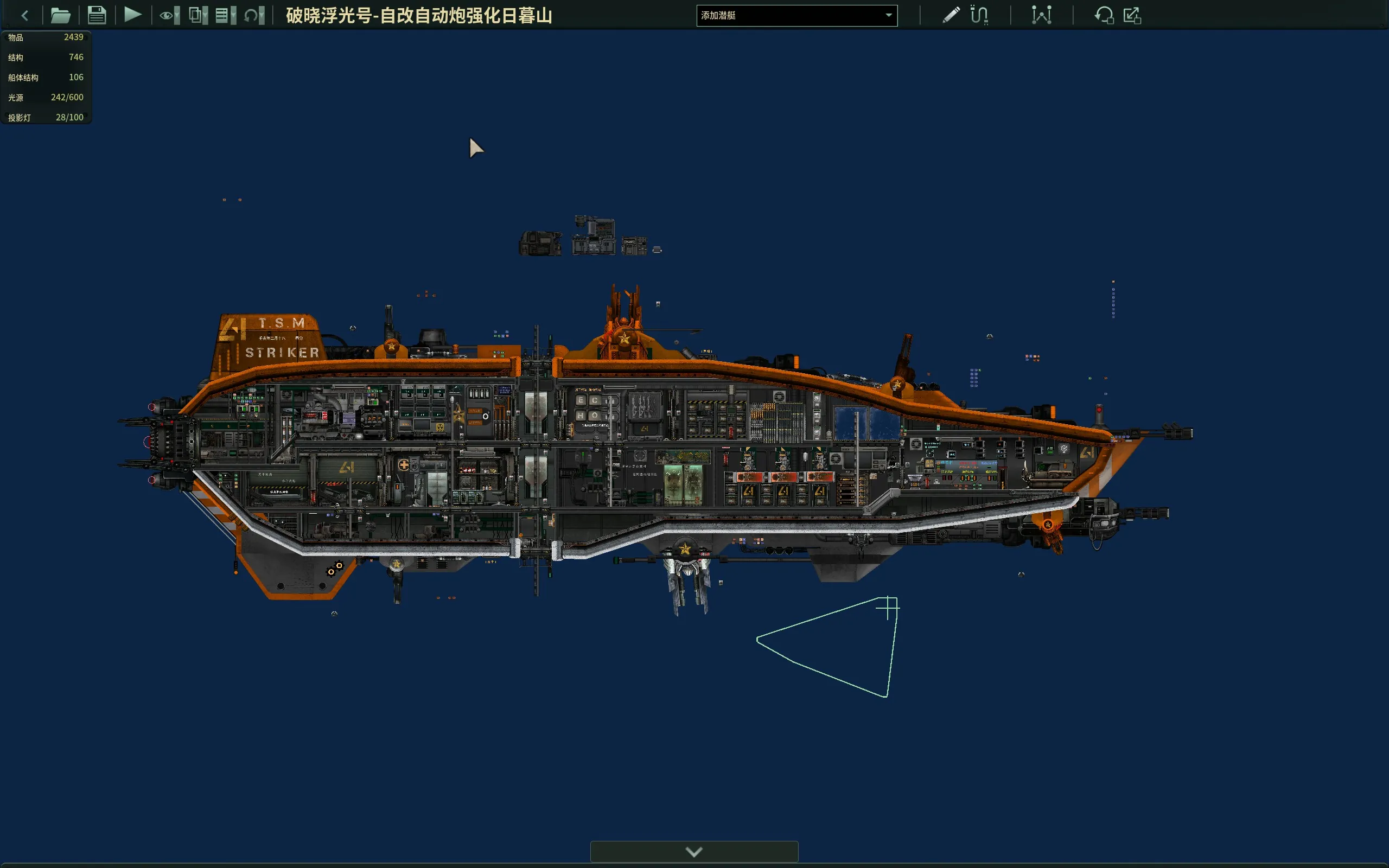The image size is (1389, 868).
Task: Test the submarine with the play button
Action: click(x=132, y=15)
